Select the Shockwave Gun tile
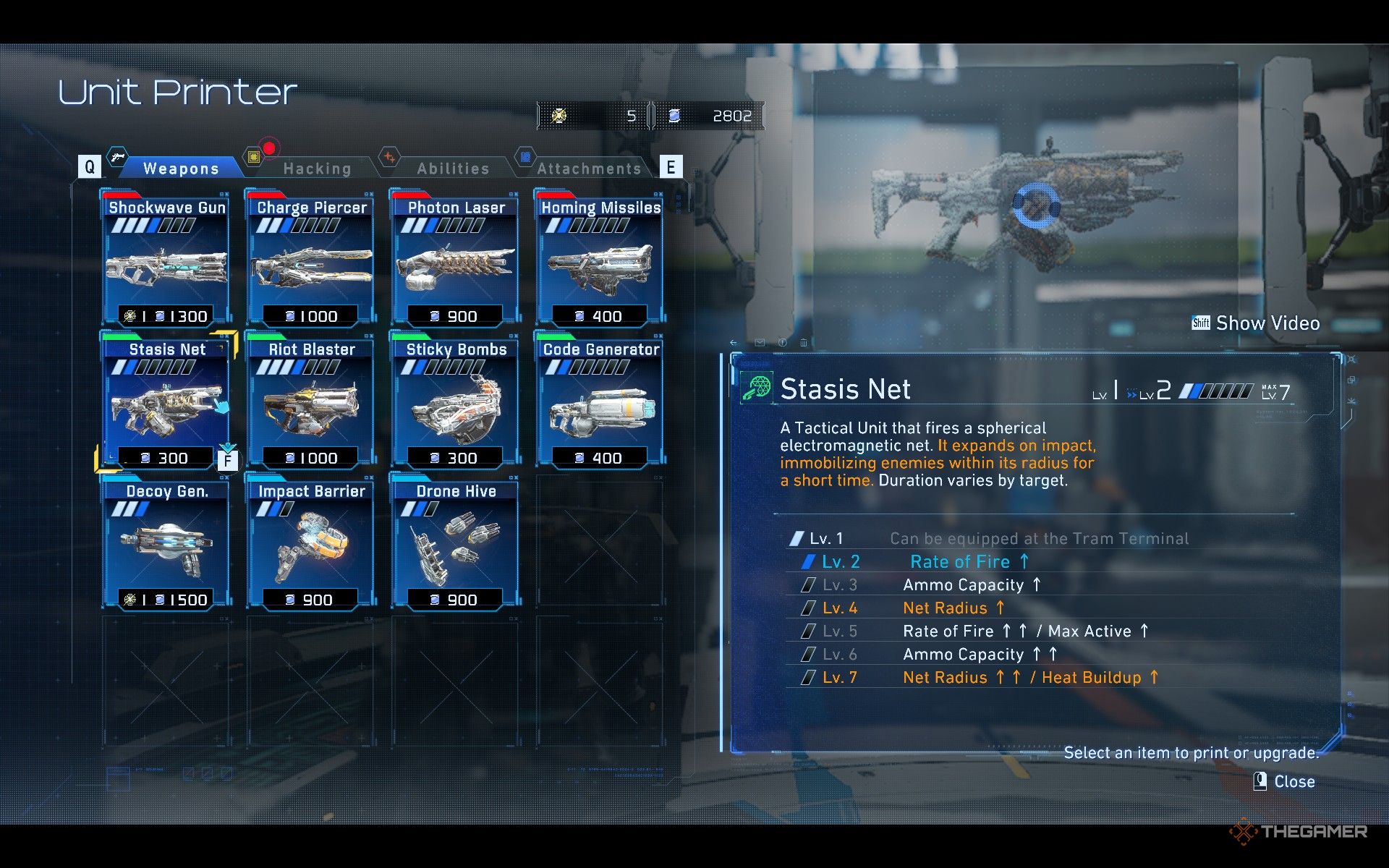The image size is (1389, 868). 167,258
